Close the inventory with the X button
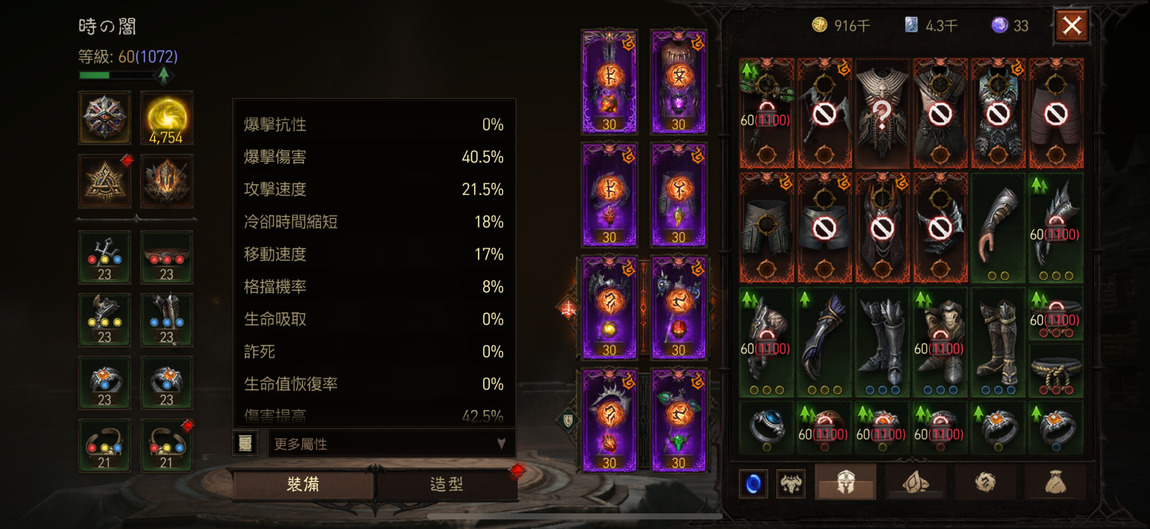1150x529 pixels. [x=1071, y=26]
